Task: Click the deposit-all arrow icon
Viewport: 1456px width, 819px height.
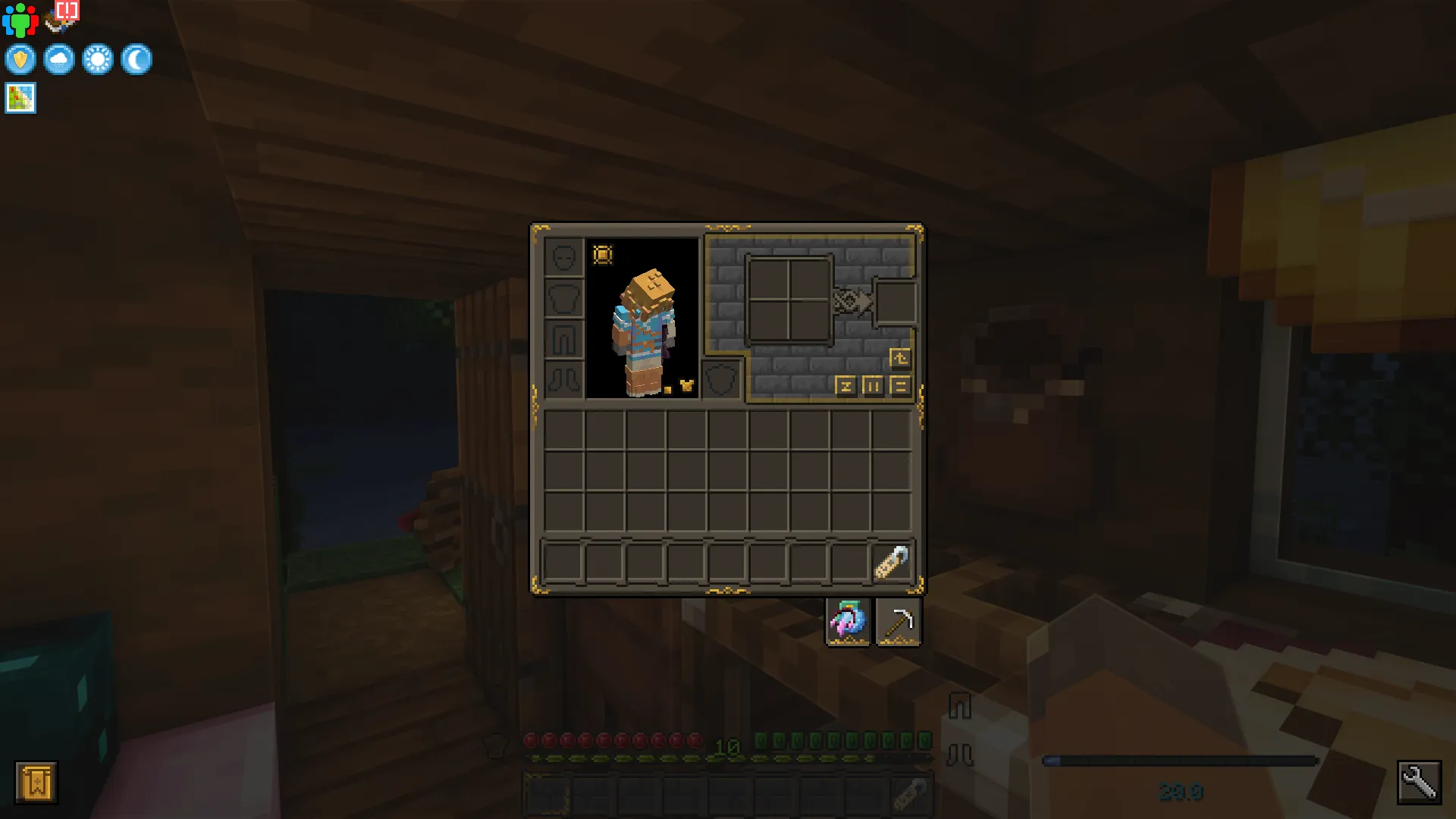Action: (899, 357)
